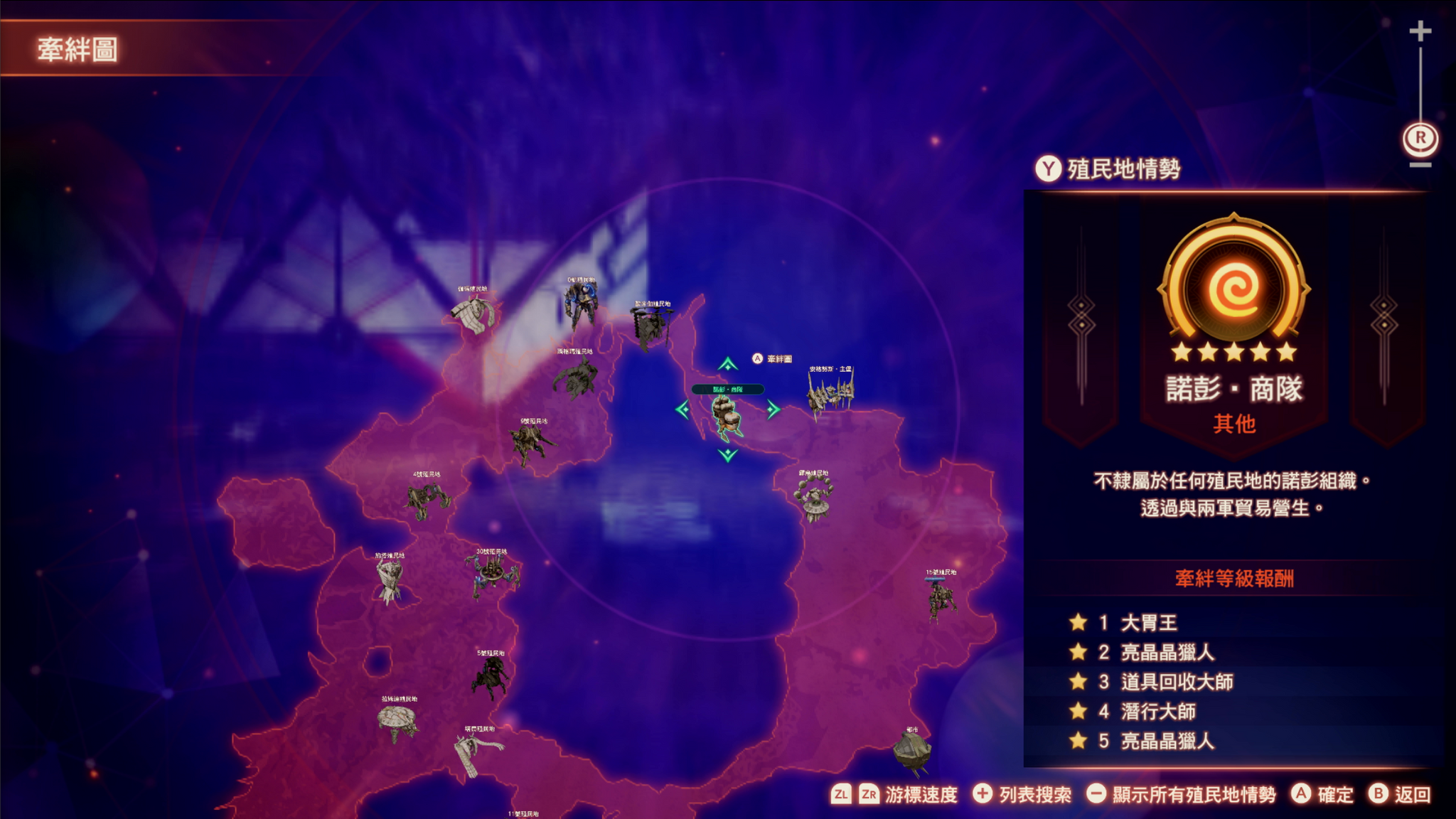Select the colony marker ringed with orbs
1456x819 pixels.
[814, 496]
